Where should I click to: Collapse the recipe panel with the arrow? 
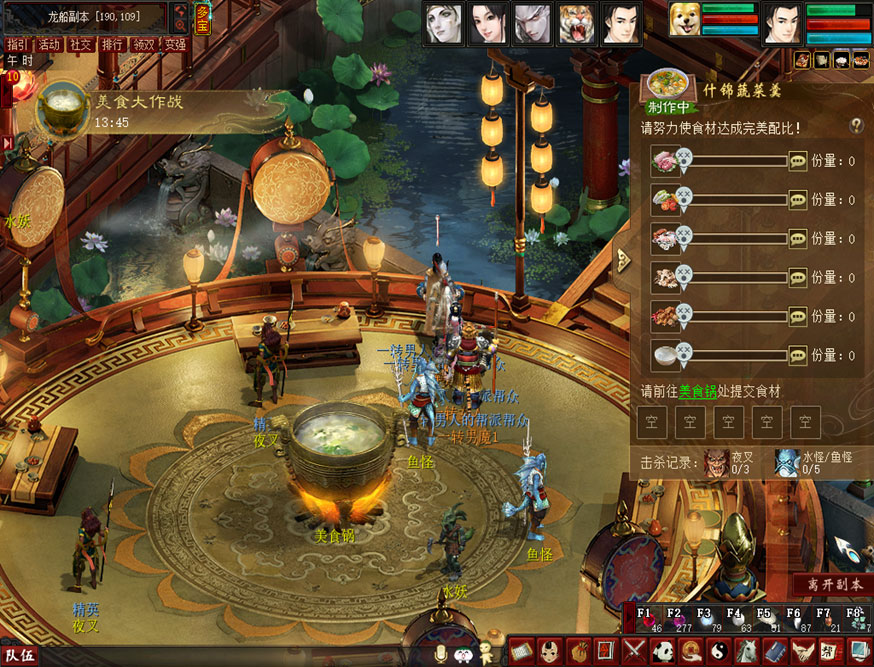624,260
